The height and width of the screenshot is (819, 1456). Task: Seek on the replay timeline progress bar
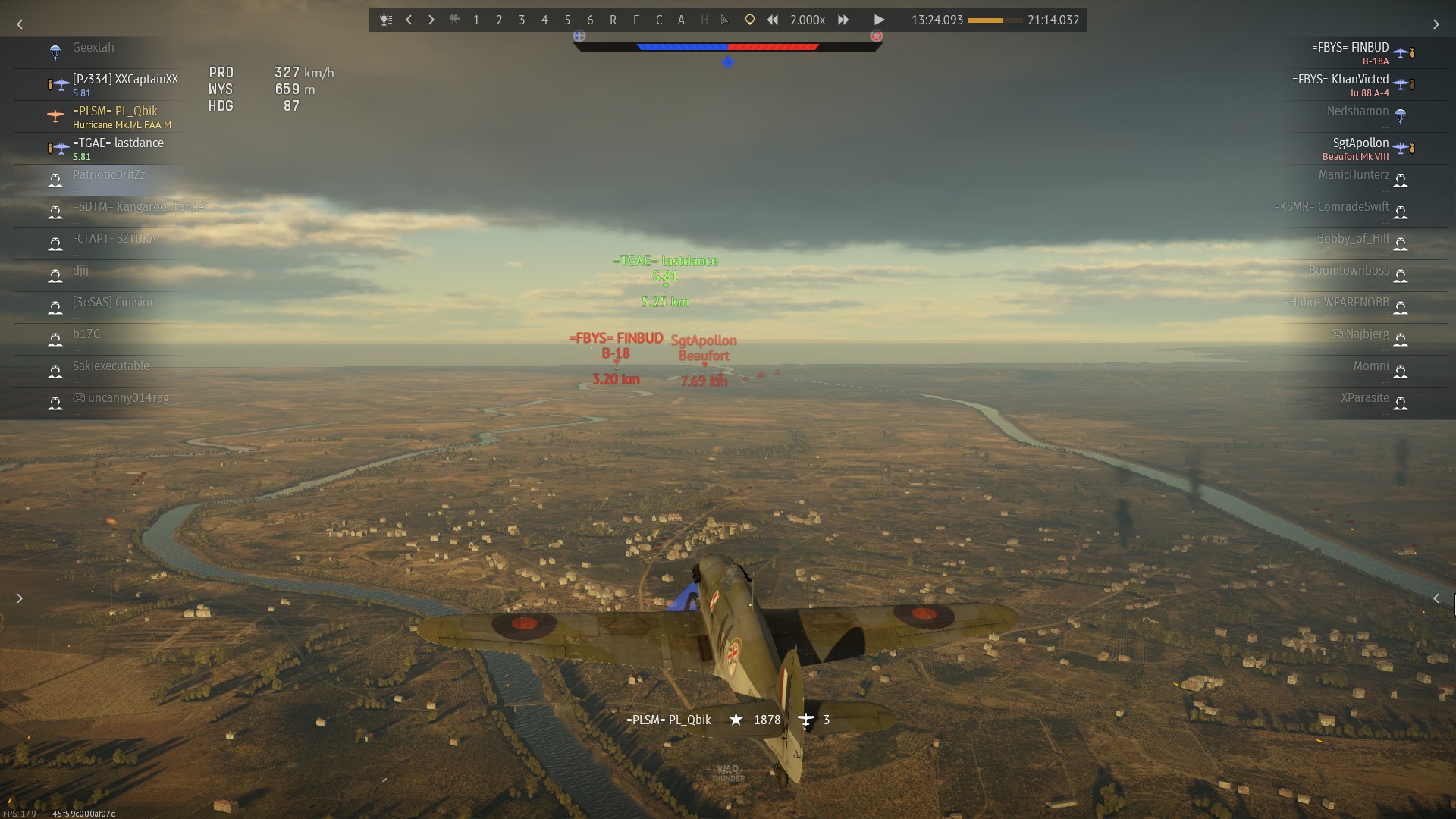[x=995, y=20]
